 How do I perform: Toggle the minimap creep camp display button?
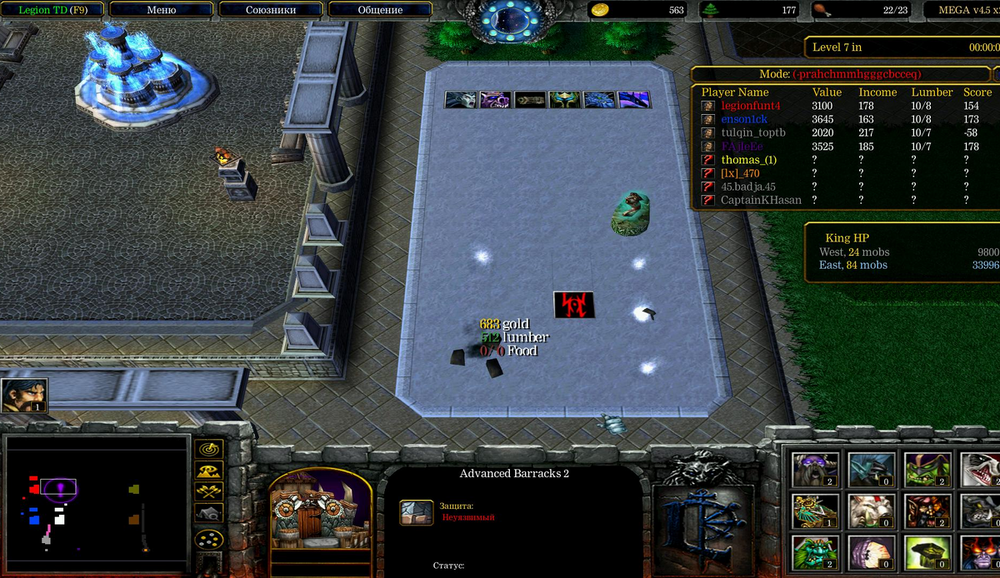pyautogui.click(x=208, y=512)
